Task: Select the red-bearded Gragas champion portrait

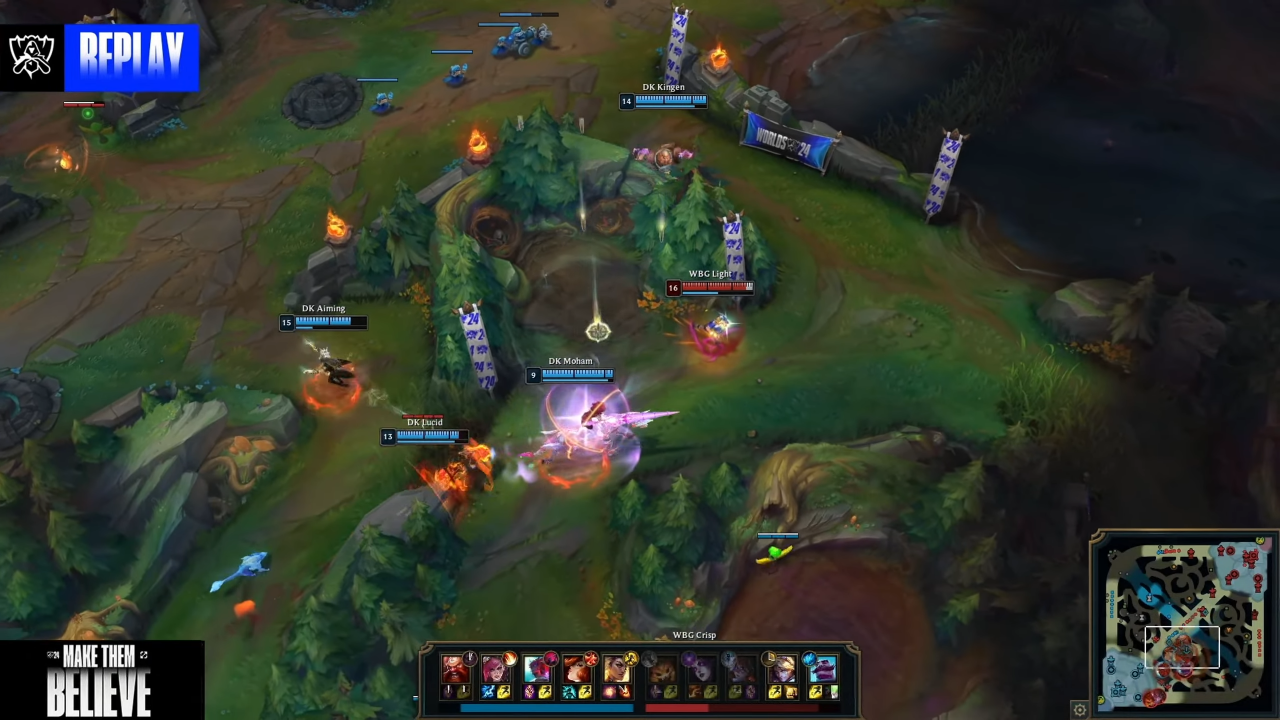Action: coord(455,668)
